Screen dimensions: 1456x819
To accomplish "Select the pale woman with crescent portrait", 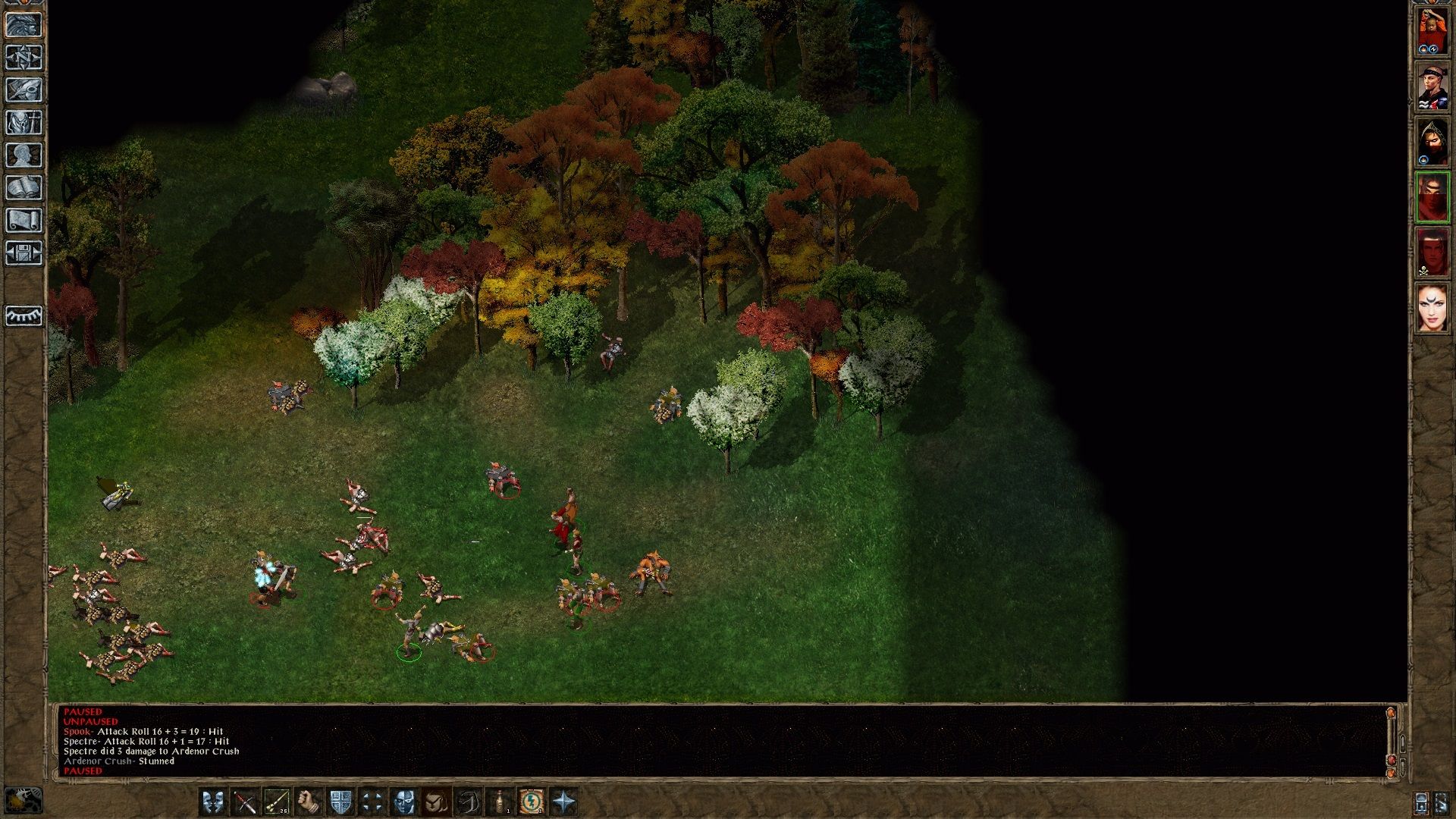I will [x=1432, y=309].
